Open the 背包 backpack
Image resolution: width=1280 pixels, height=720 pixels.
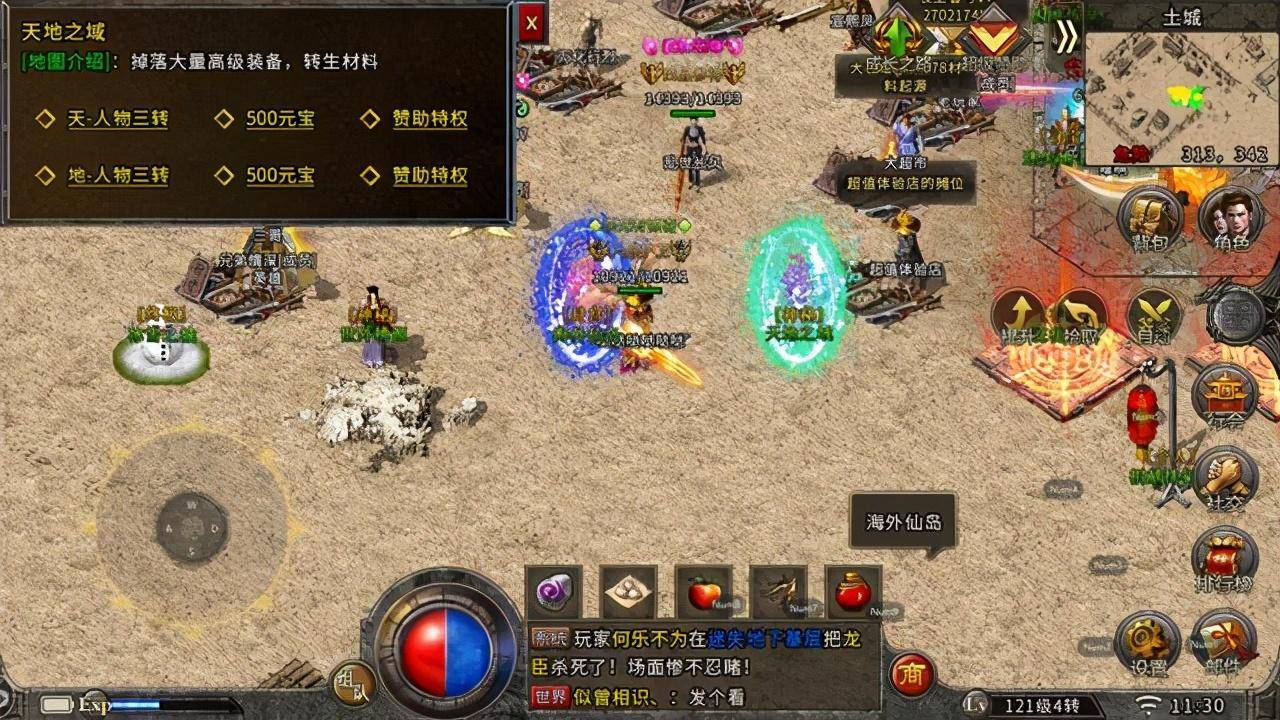(1150, 218)
